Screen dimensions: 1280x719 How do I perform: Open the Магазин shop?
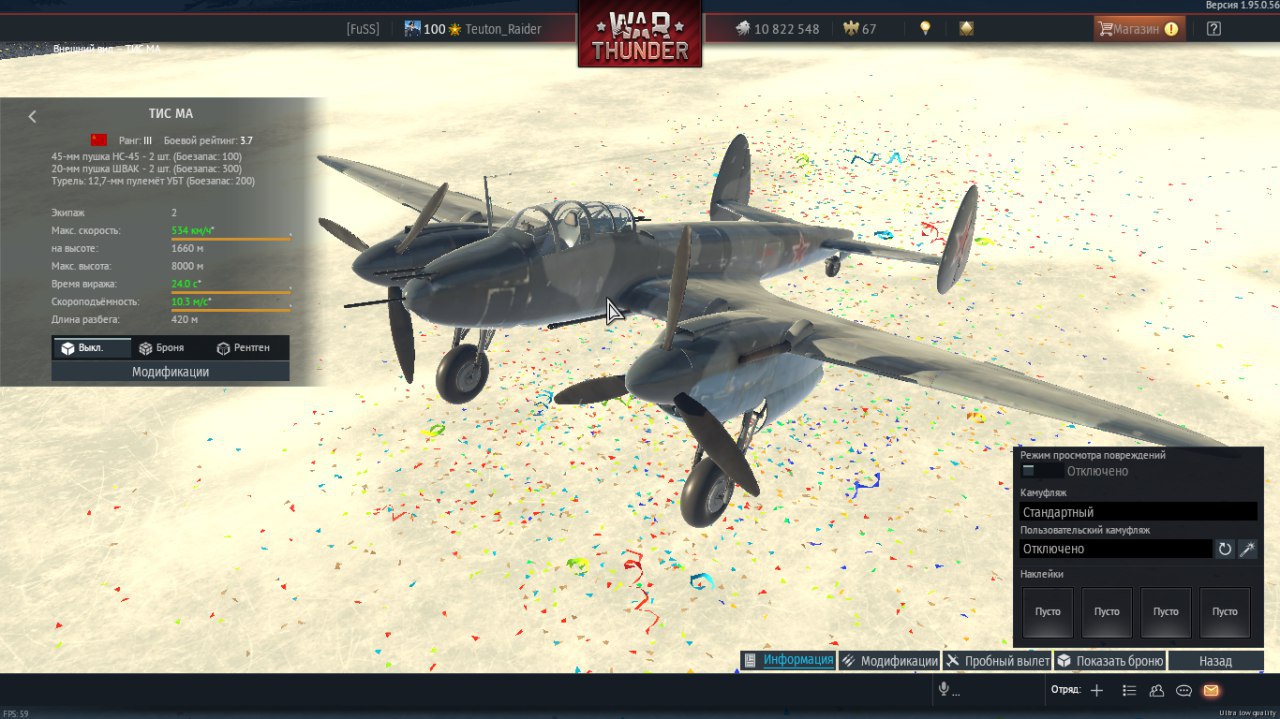(1138, 29)
